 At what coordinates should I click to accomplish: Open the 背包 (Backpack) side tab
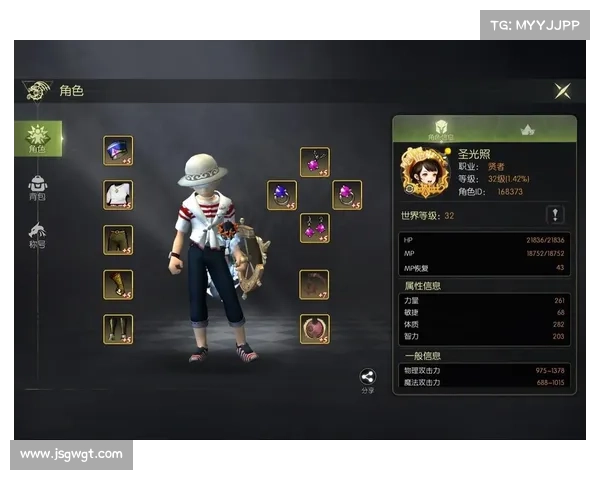click(x=38, y=187)
